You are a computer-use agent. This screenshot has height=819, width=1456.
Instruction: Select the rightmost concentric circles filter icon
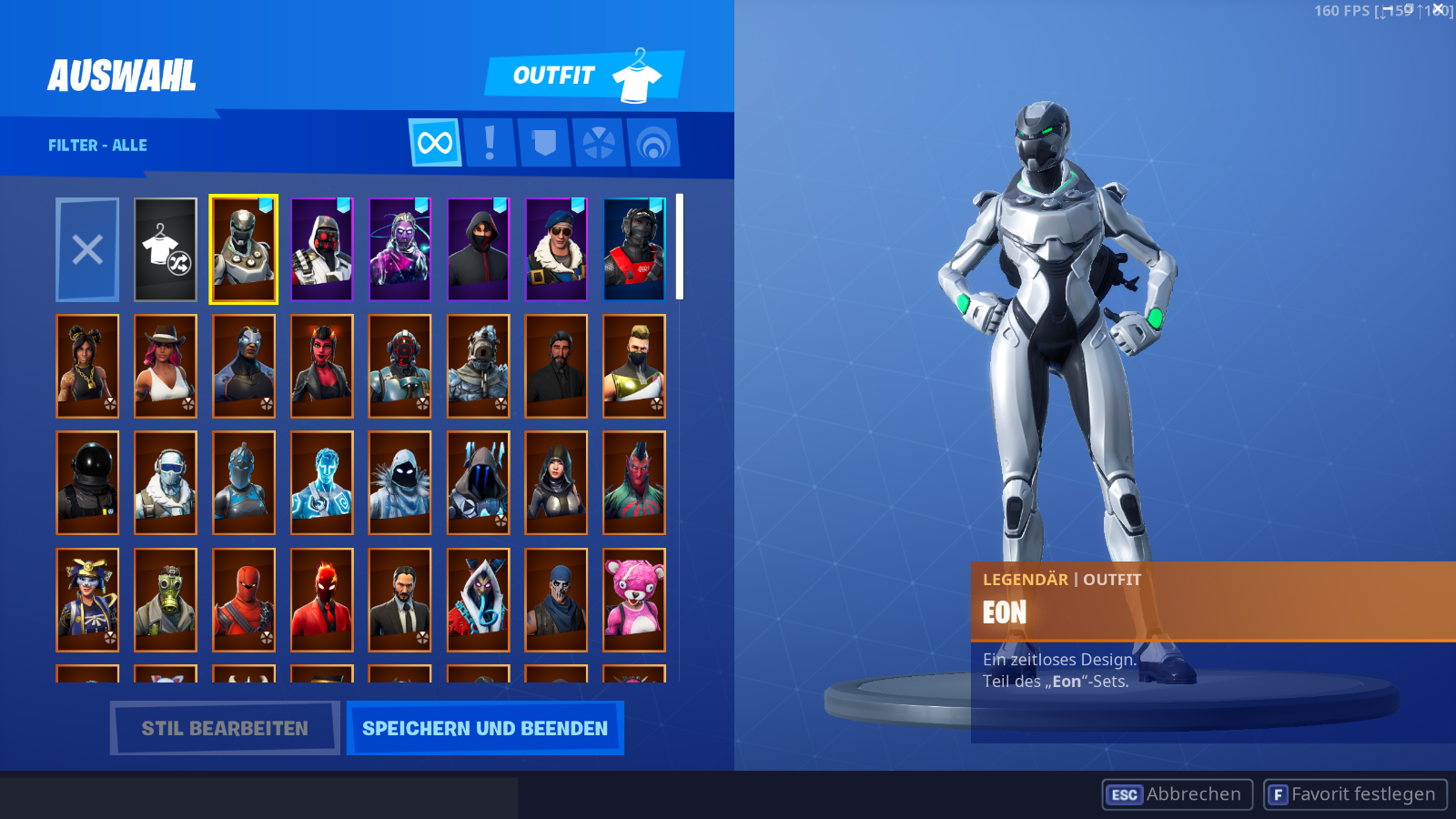tap(652, 143)
